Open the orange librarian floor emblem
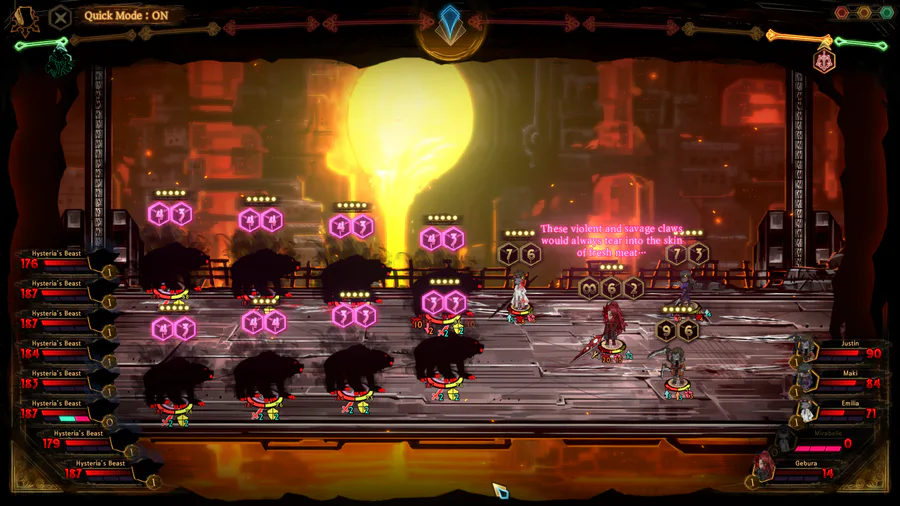The height and width of the screenshot is (506, 900). point(825,60)
